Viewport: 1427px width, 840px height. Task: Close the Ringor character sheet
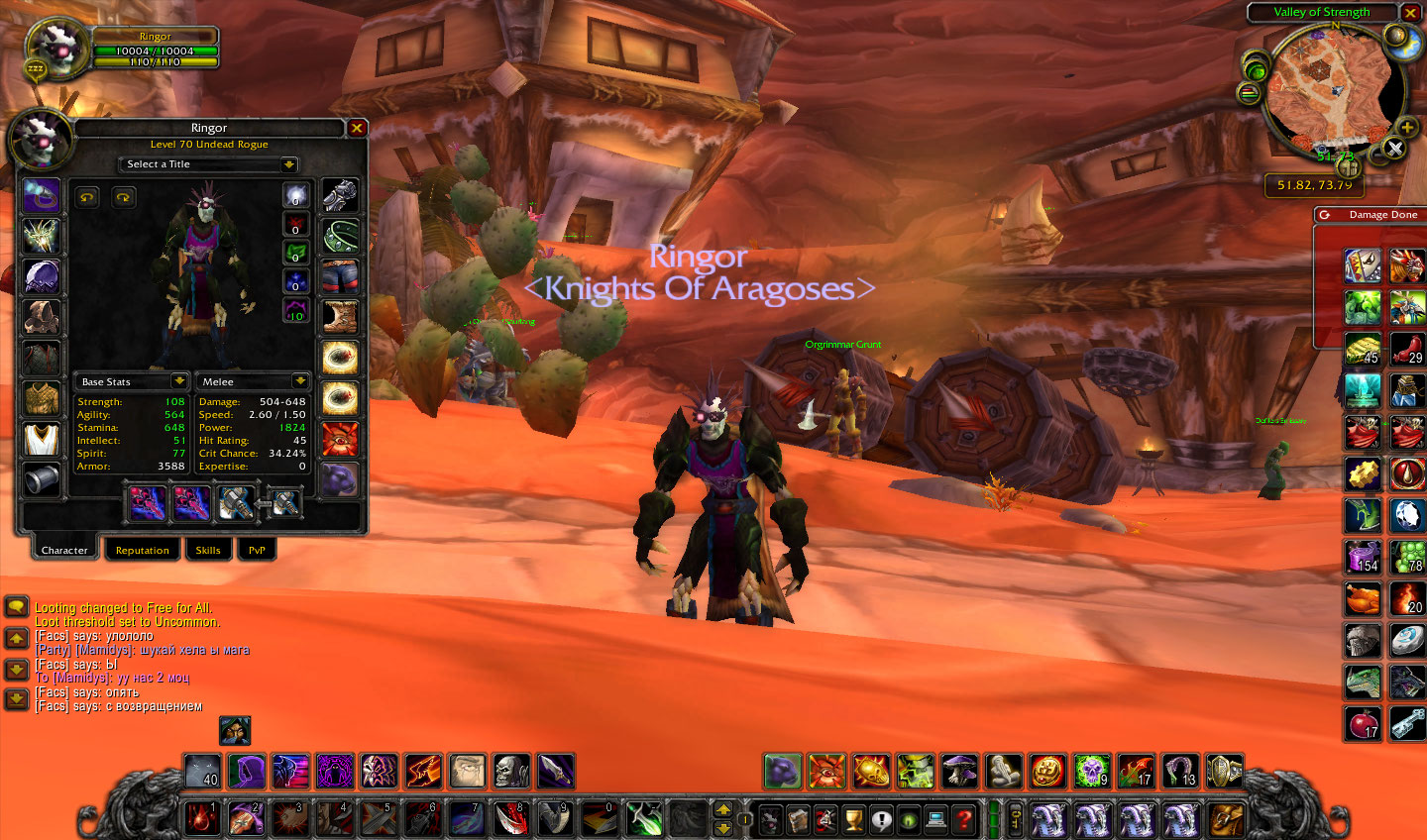point(357,128)
